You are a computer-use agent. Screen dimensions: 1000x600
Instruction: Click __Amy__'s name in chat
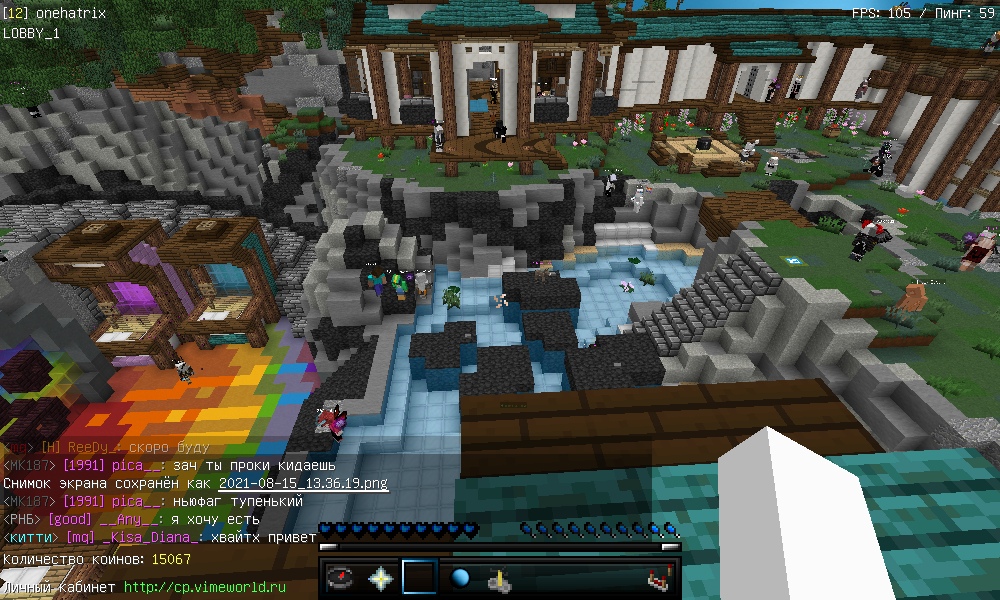(127, 519)
